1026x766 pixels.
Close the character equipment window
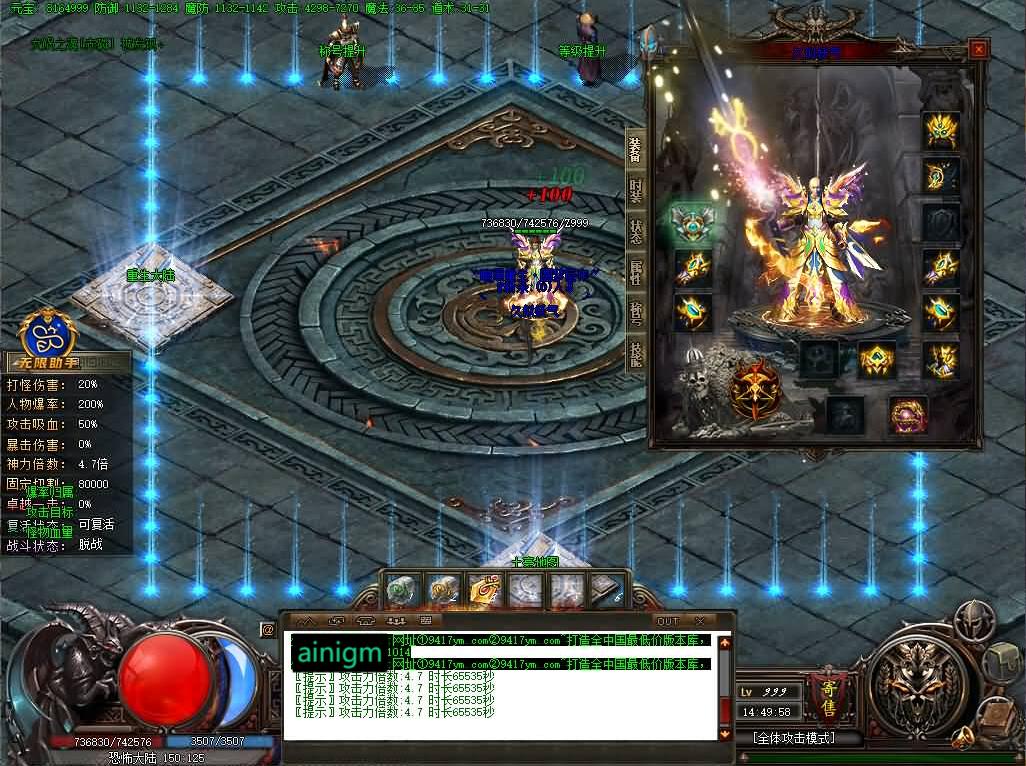coord(978,49)
